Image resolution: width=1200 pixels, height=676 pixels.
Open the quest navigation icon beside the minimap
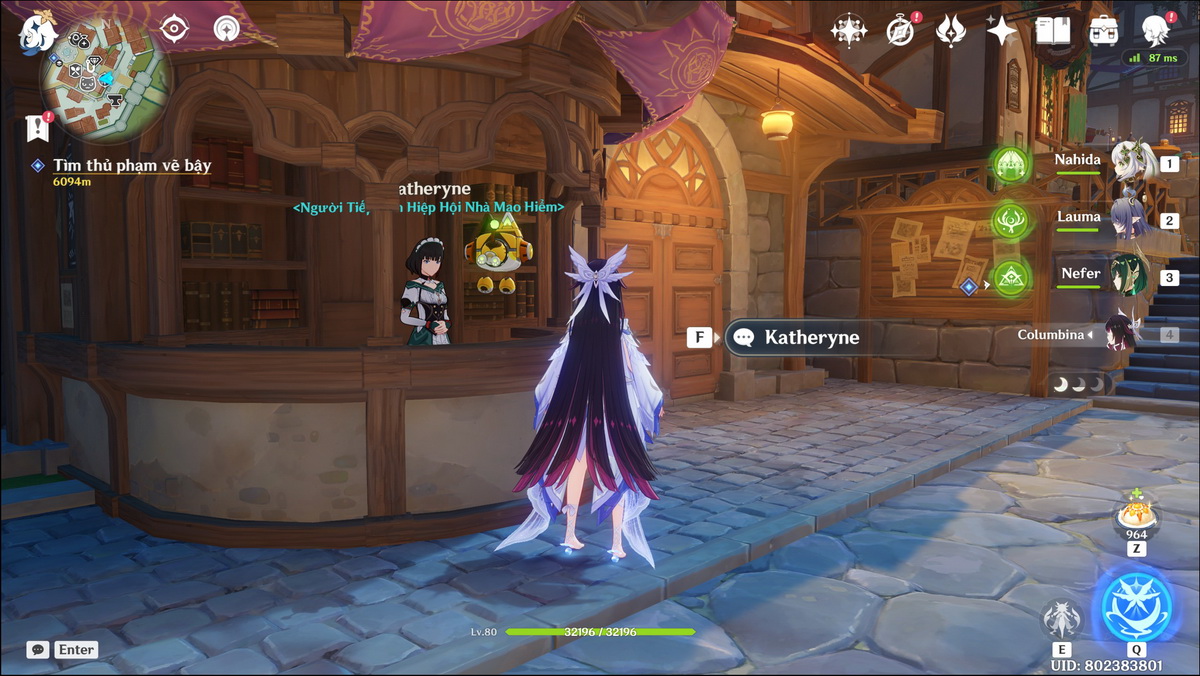227,29
